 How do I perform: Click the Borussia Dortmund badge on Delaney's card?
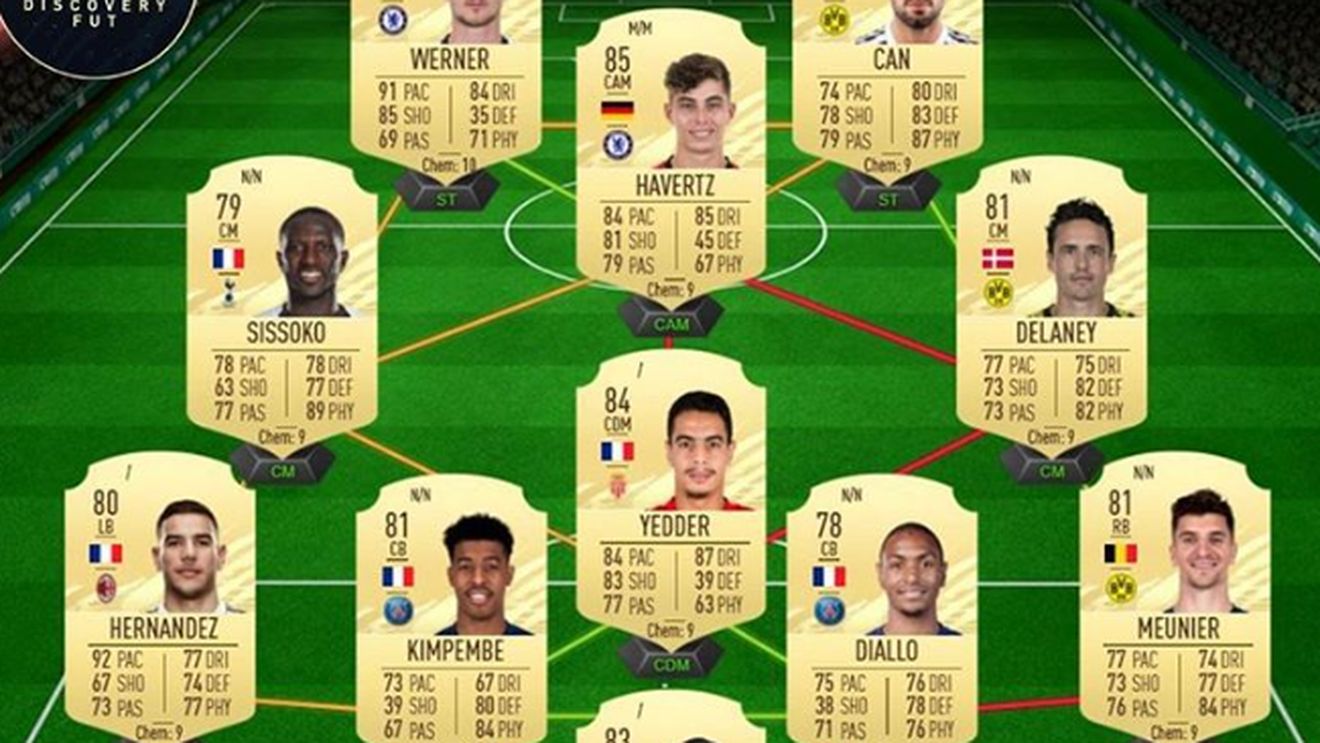coord(997,291)
